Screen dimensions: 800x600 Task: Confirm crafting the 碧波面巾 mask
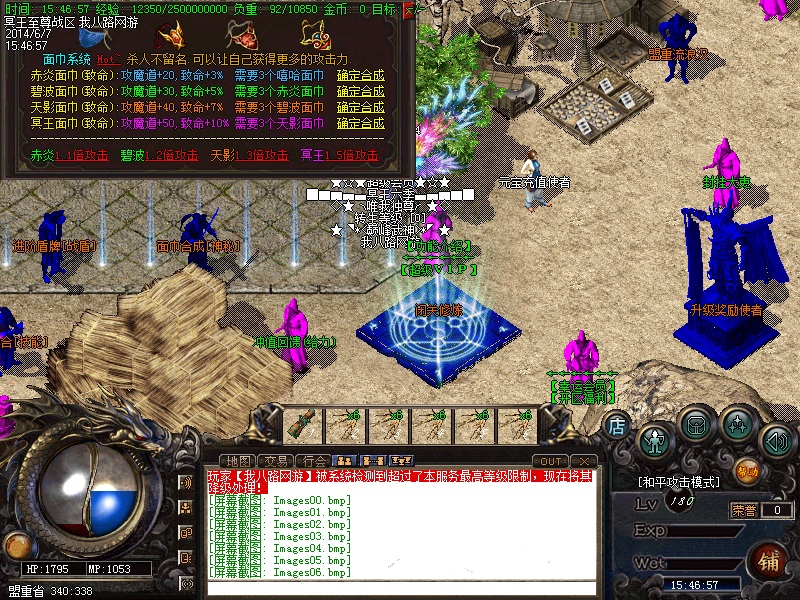pyautogui.click(x=360, y=91)
